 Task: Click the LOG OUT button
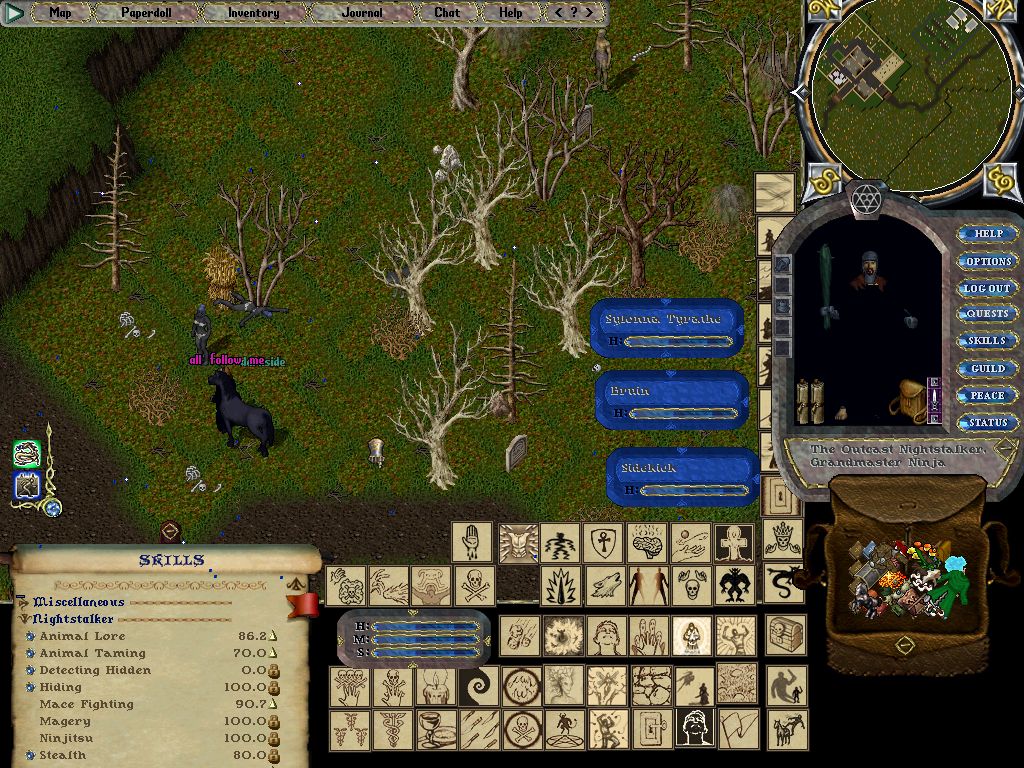[x=988, y=288]
